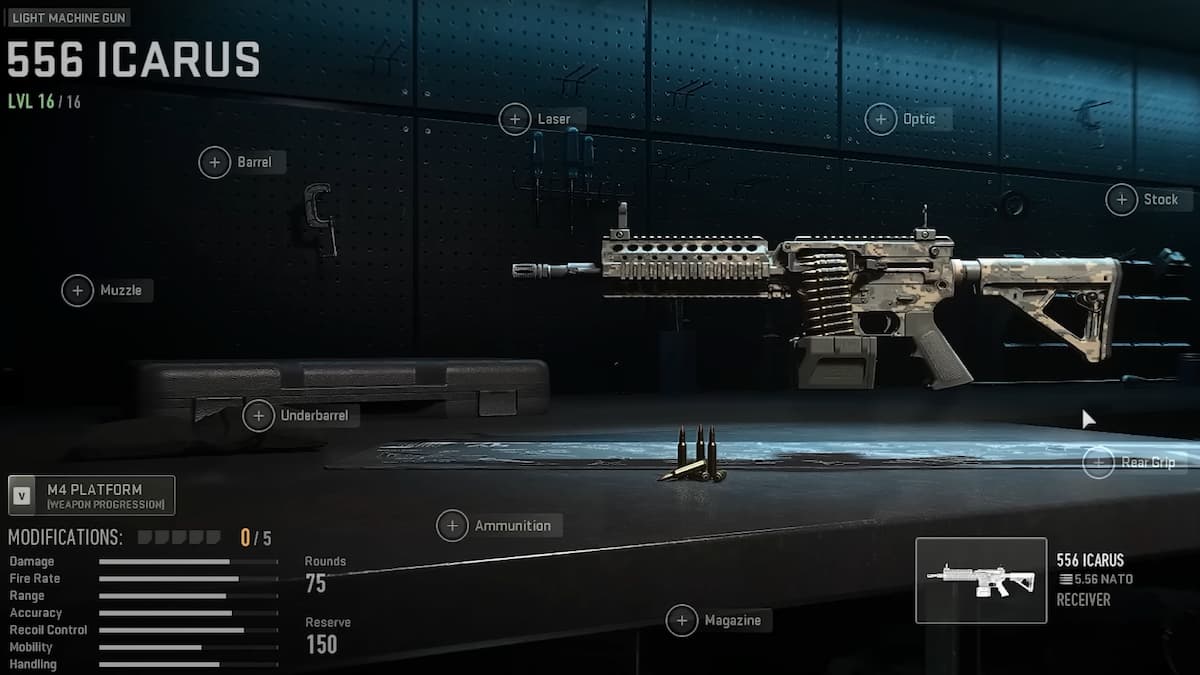Pick the Rear Grip slot
Screen dimensions: 1200x675
1099,462
